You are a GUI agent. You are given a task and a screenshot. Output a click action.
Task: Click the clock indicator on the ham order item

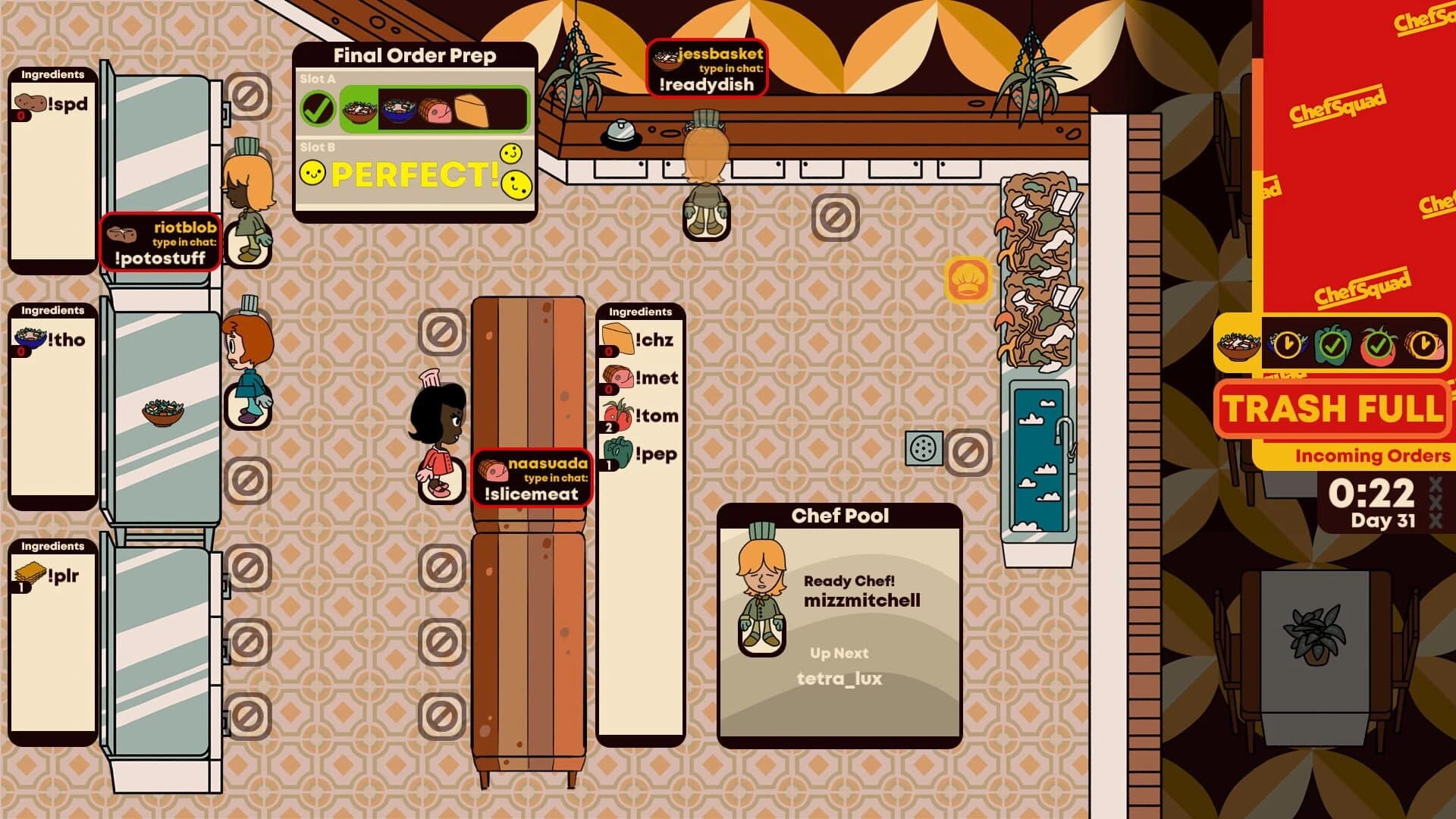click(1424, 345)
